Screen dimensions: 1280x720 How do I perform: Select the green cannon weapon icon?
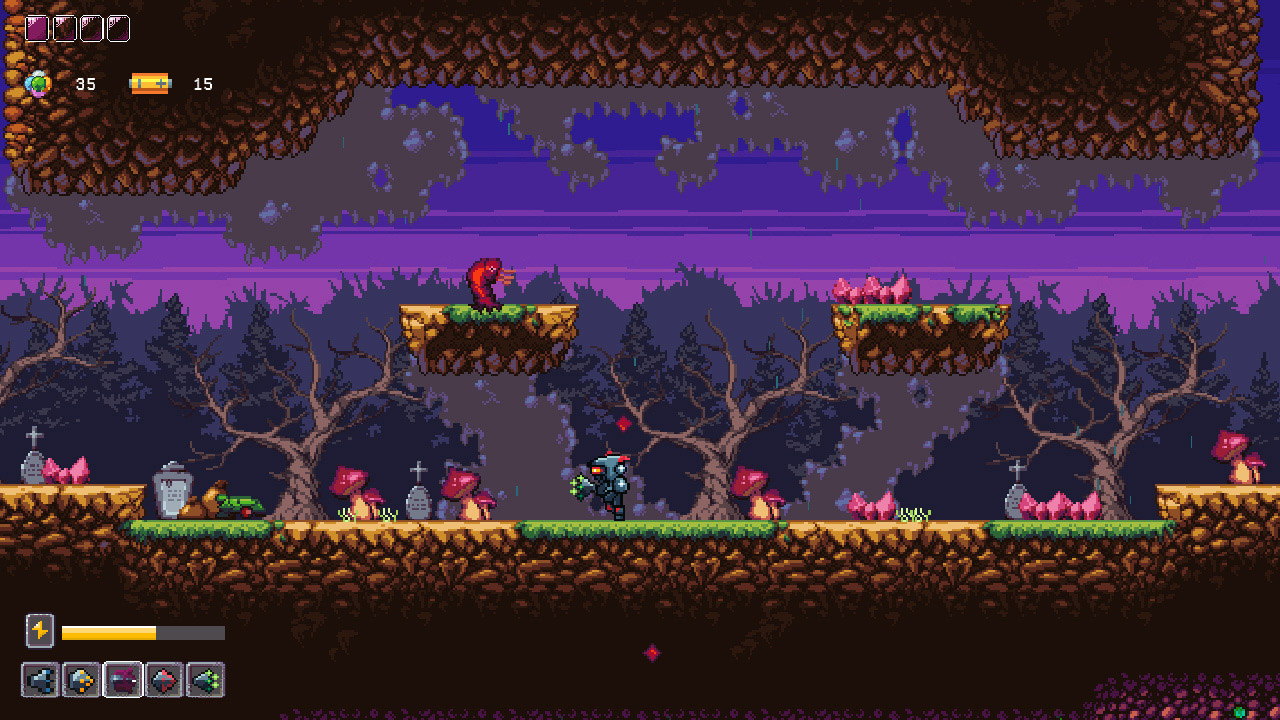point(204,680)
